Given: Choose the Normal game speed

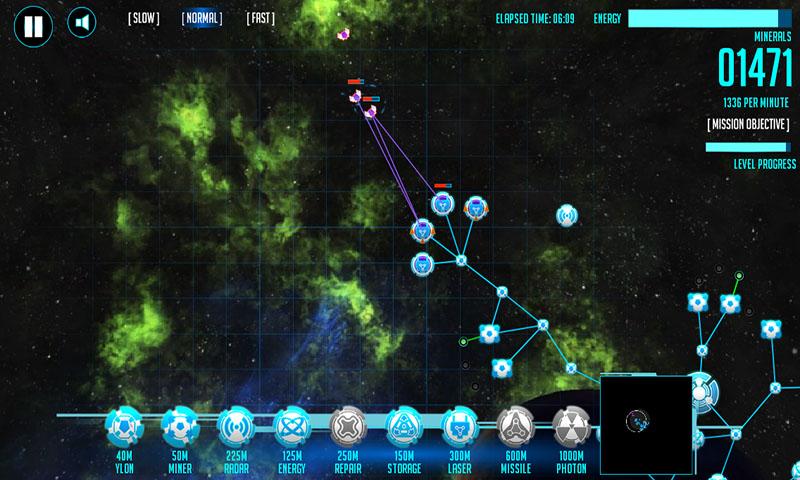Looking at the screenshot, I should 202,18.
